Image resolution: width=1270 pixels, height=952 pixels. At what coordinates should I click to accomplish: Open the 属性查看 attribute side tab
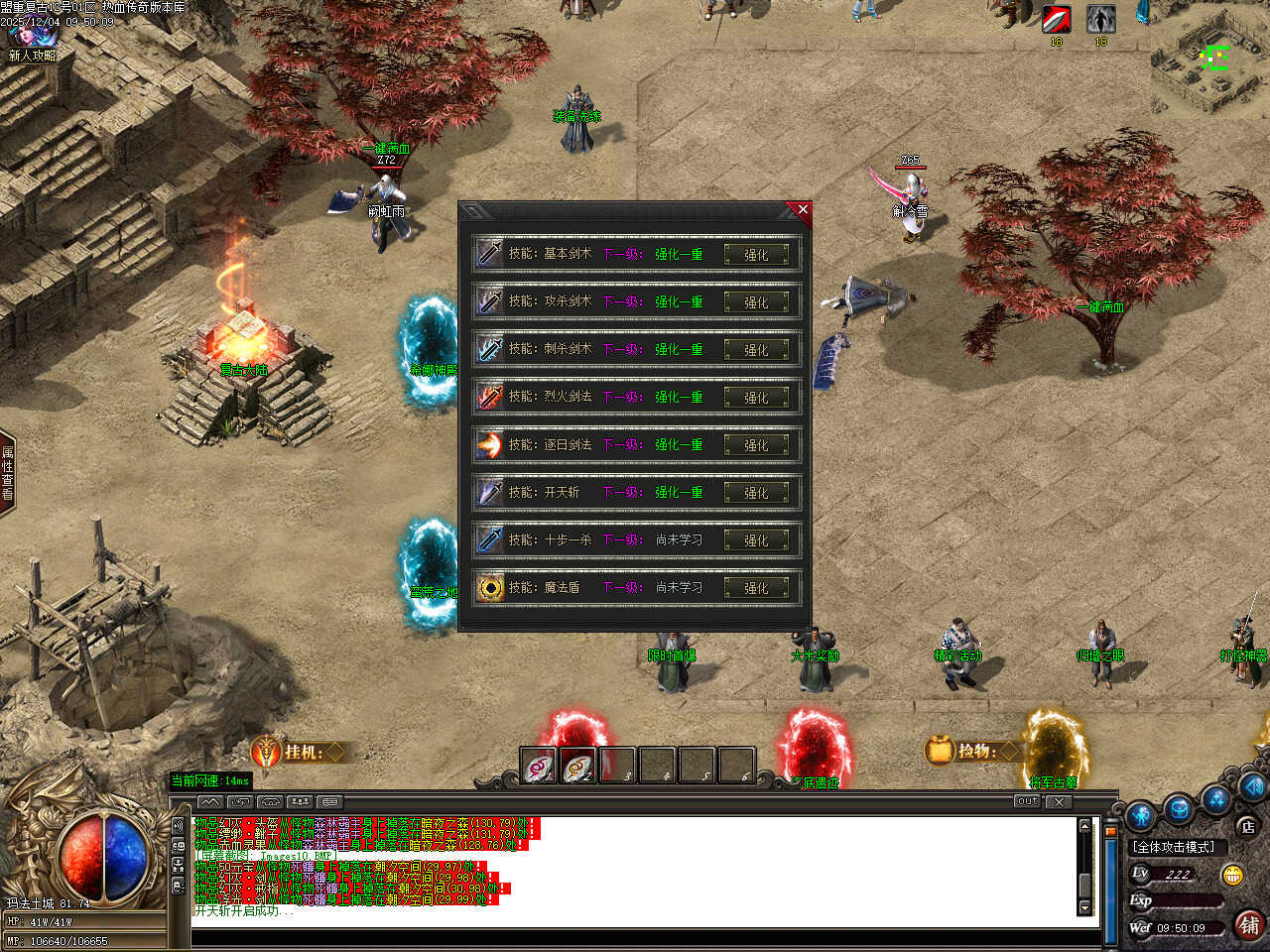(x=7, y=473)
